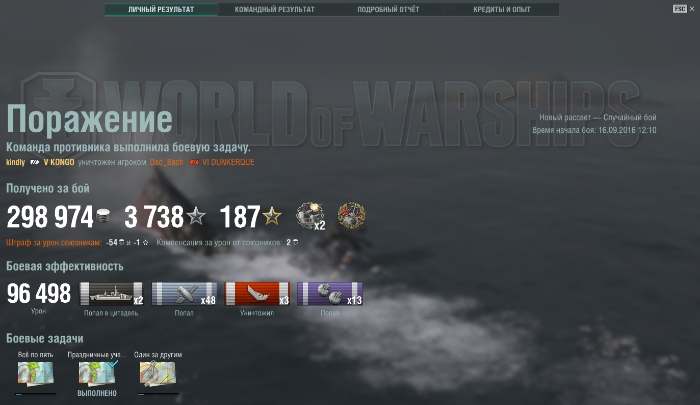Show the Подробный отчёт tab
Viewport: 700px width, 405px height.
pyautogui.click(x=389, y=10)
